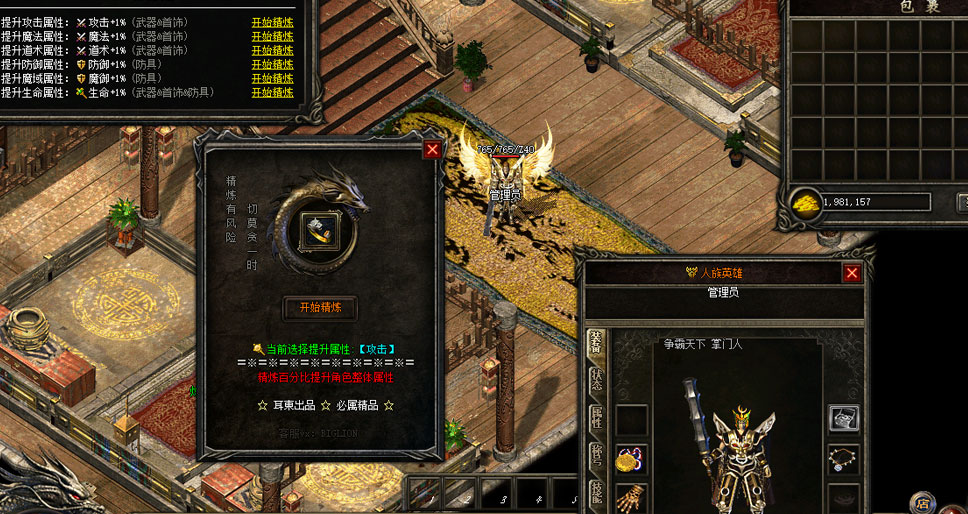The width and height of the screenshot is (968, 514).
Task: Click the gold ingot icon in the bag
Action: tap(806, 202)
